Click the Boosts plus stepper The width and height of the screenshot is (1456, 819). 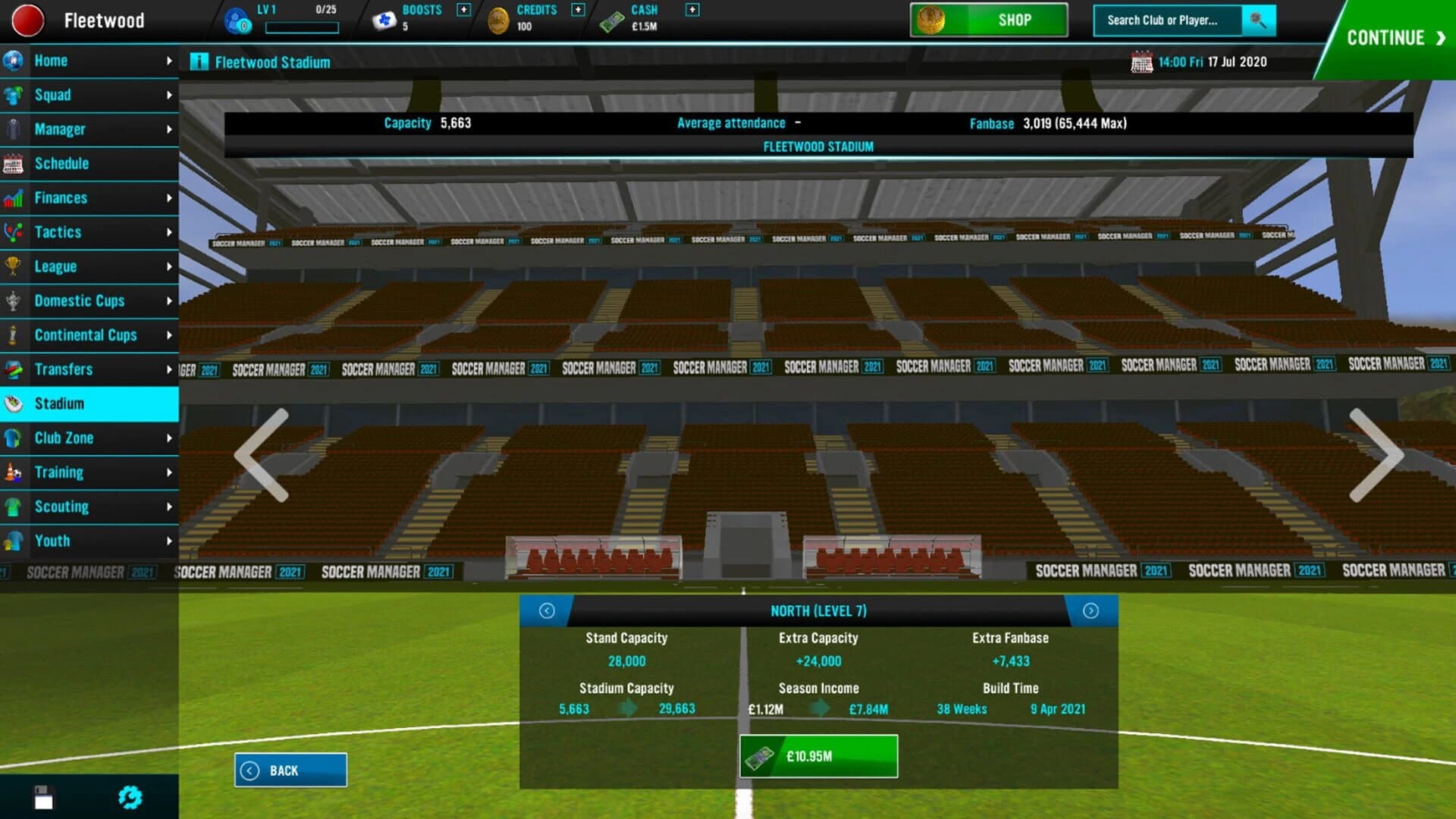point(463,11)
